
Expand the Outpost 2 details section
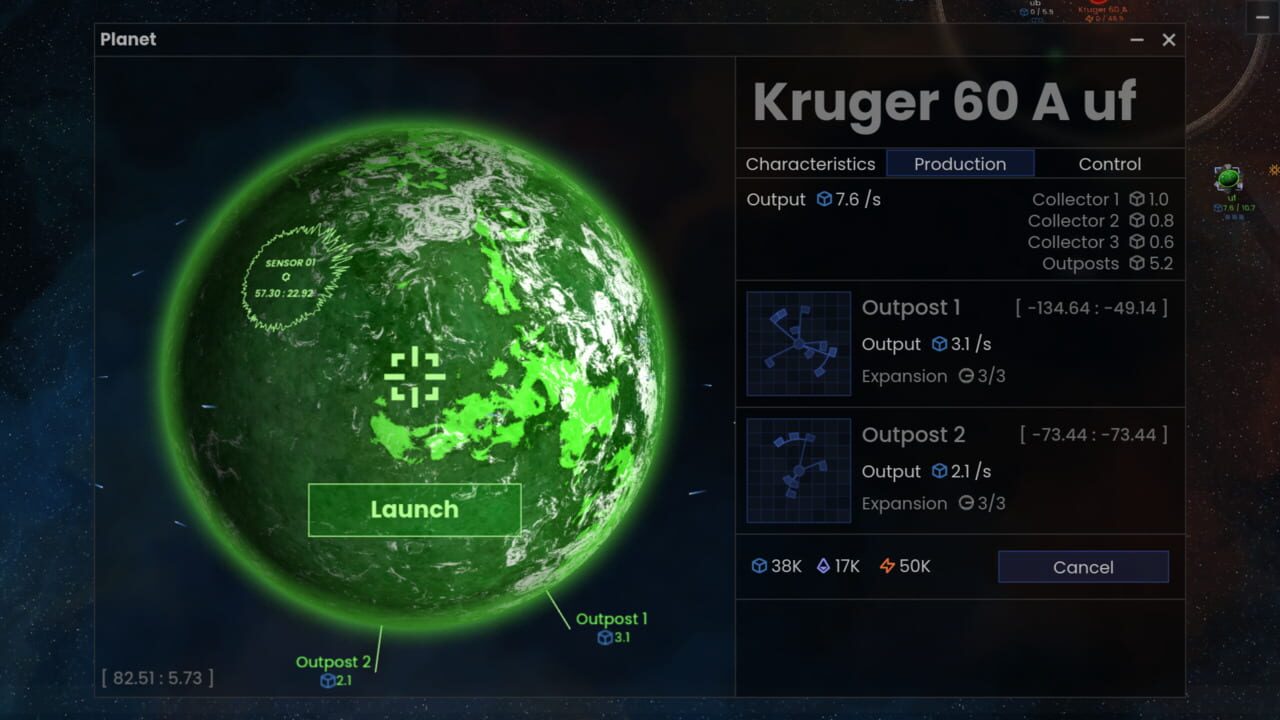click(x=913, y=435)
